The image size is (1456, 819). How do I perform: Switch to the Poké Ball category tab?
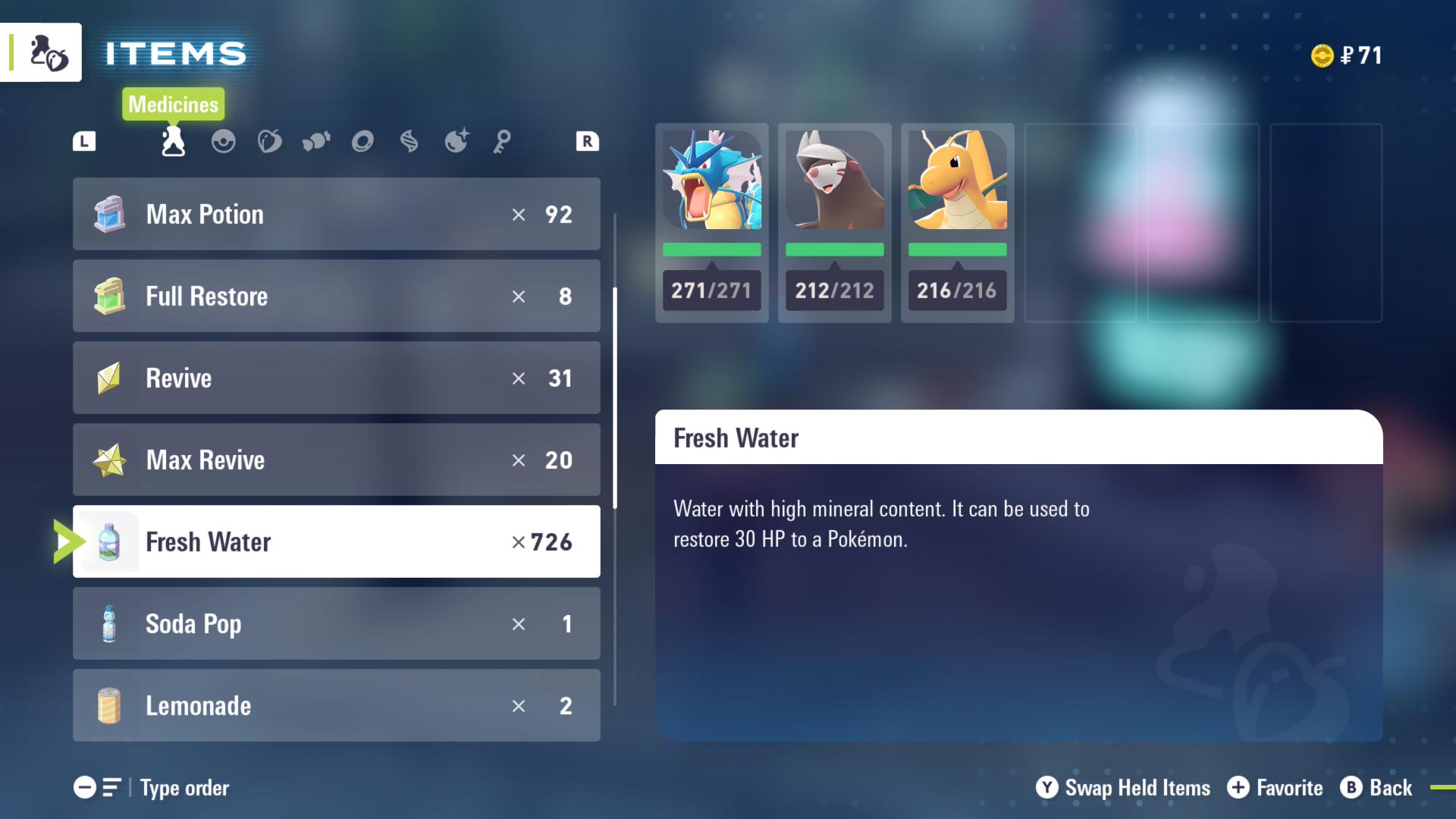tap(223, 142)
